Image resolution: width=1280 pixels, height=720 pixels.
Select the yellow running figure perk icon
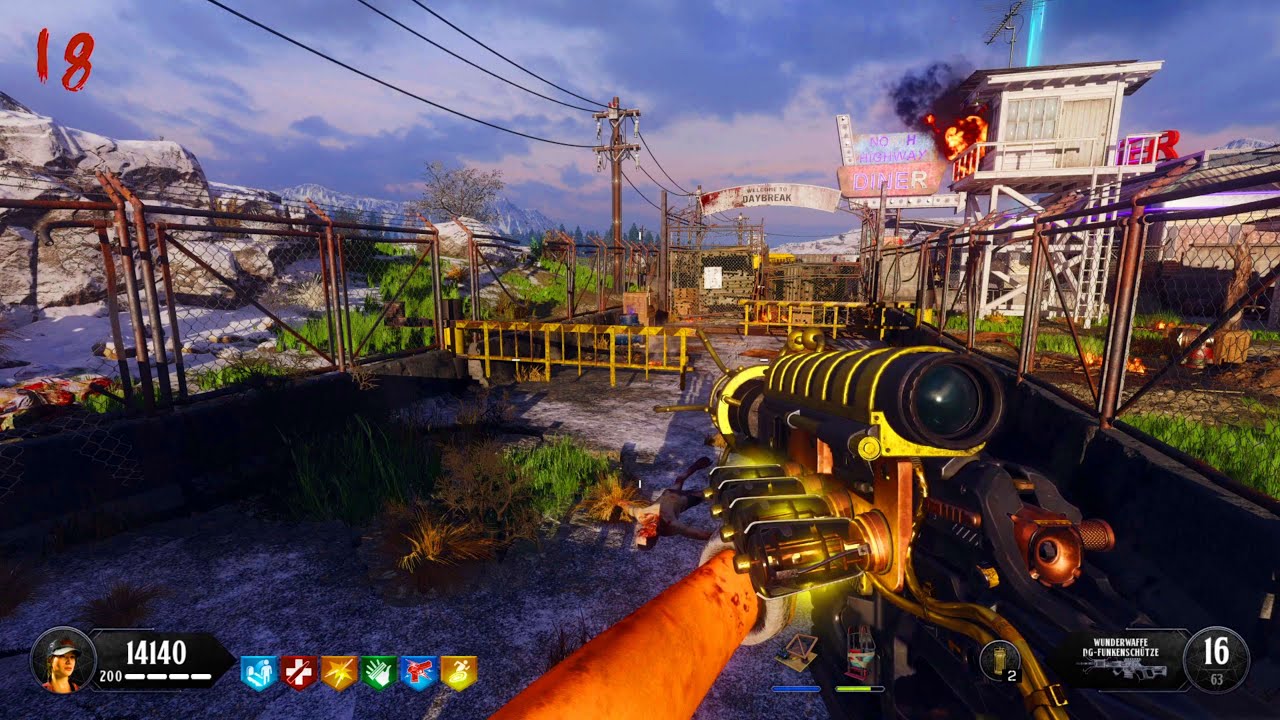tap(459, 673)
